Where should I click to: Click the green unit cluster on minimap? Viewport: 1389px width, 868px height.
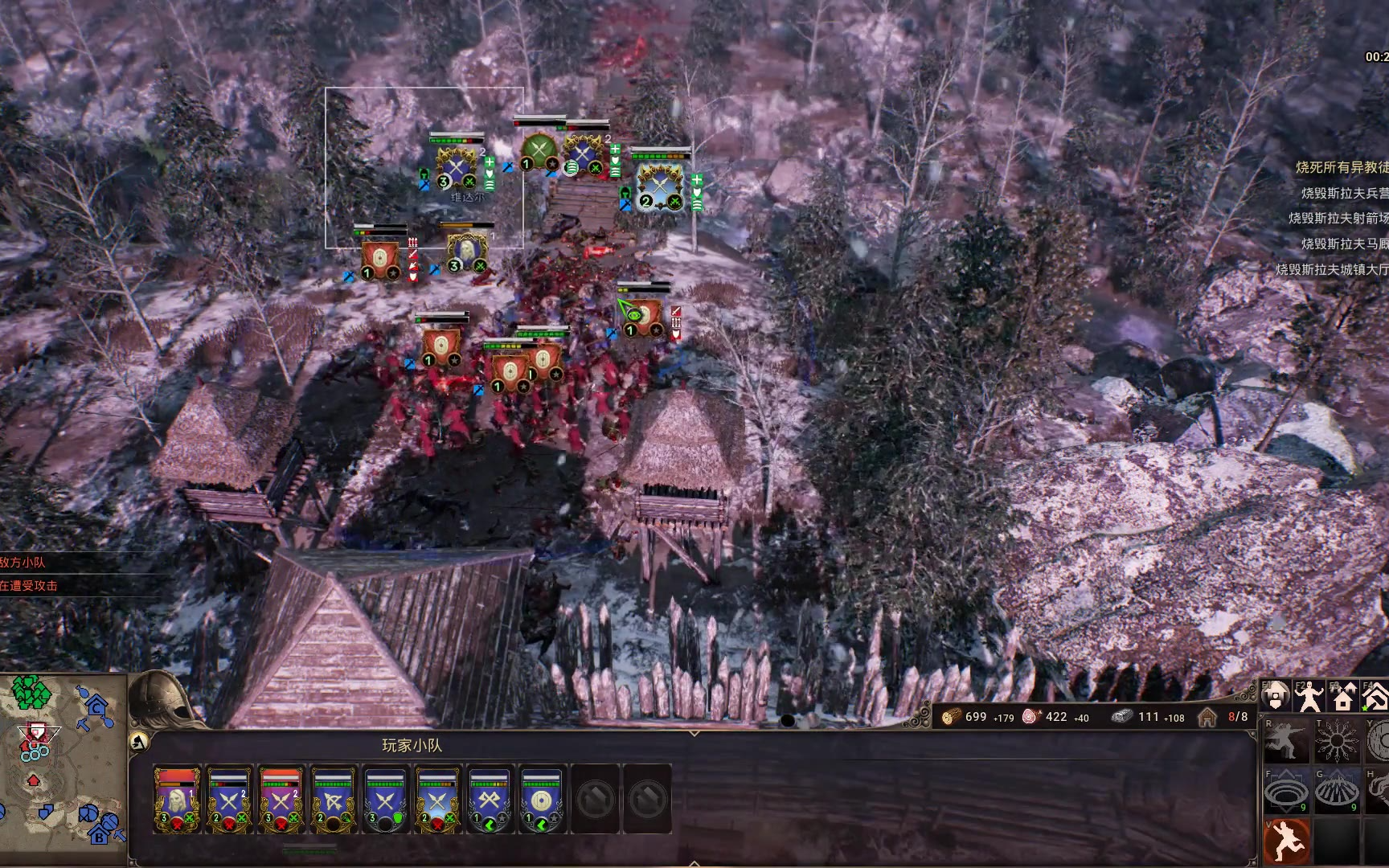pyautogui.click(x=31, y=693)
